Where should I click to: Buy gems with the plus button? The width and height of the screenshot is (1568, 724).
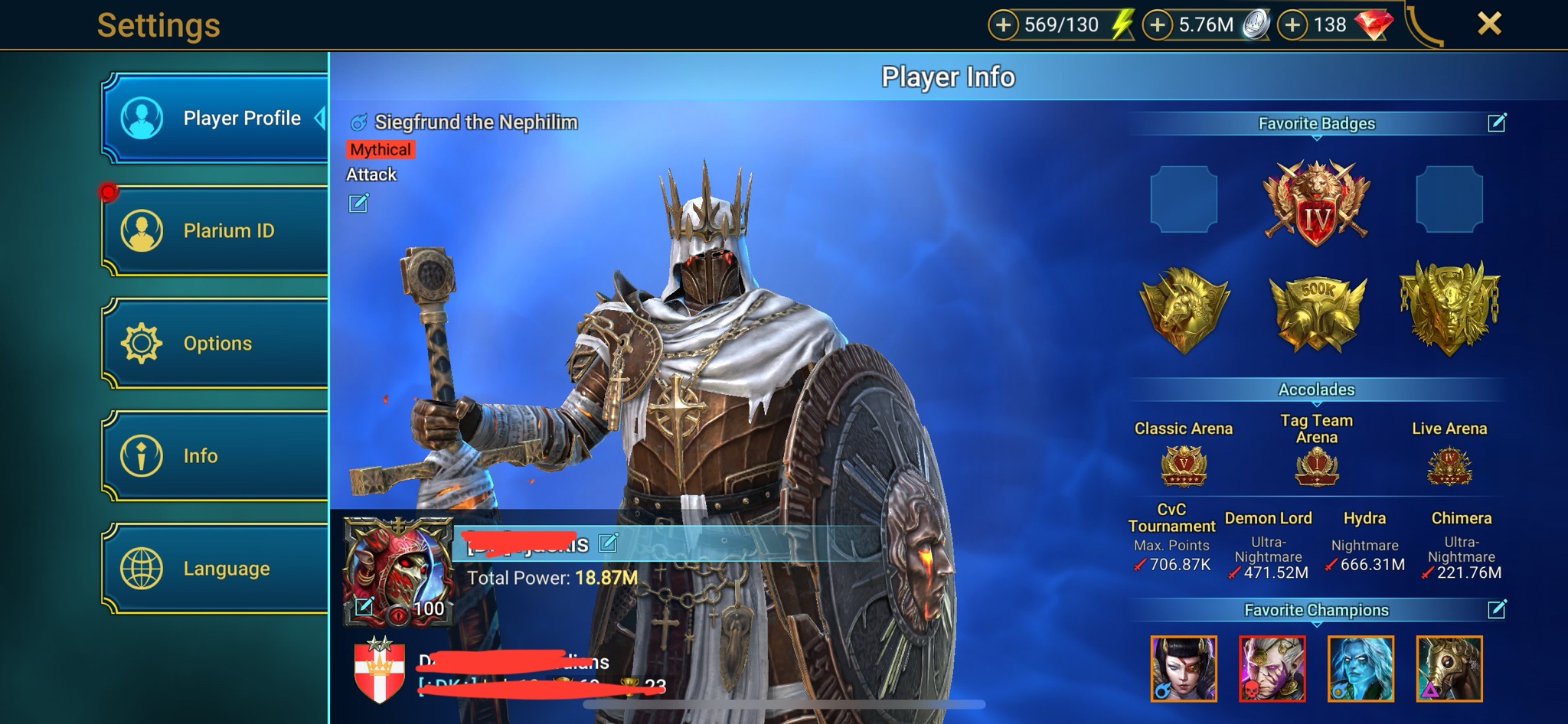click(x=1292, y=25)
